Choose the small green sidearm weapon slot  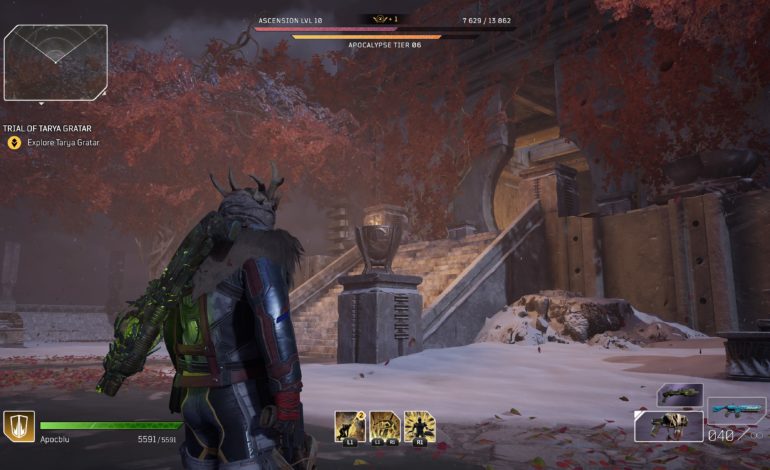[x=679, y=395]
